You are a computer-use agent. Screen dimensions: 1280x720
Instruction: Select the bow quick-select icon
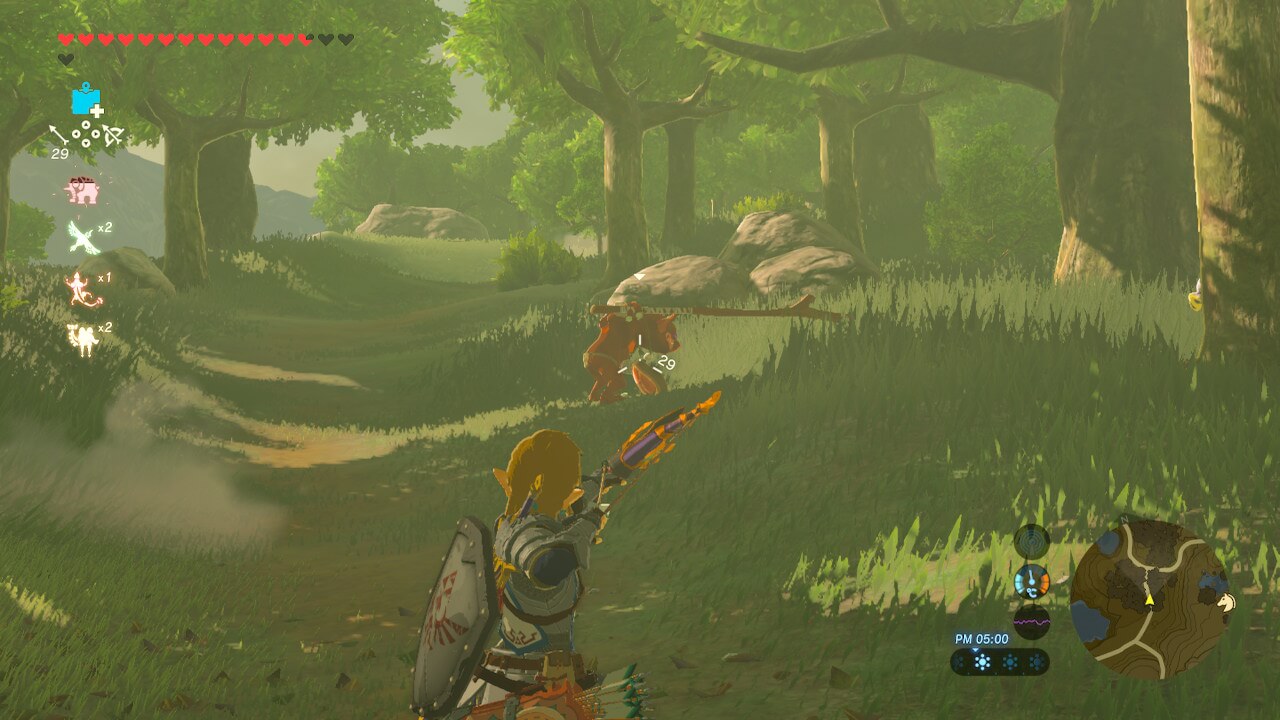point(112,135)
